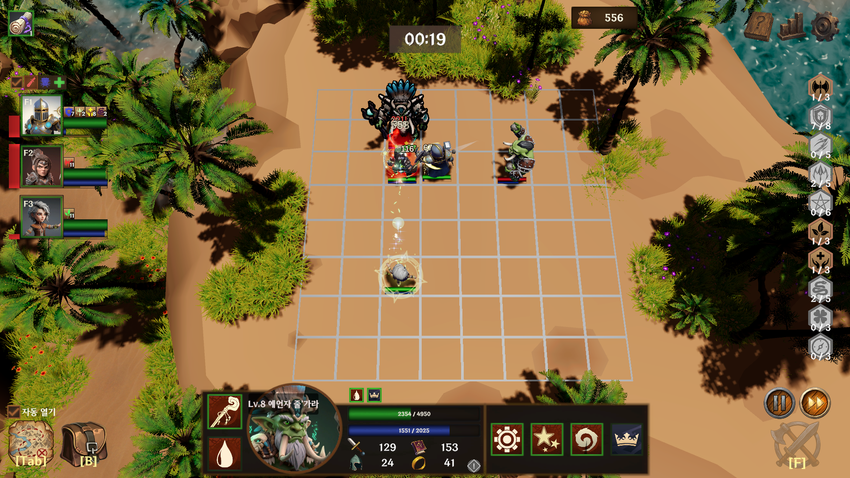Click the green plus icon
Image resolution: width=850 pixels, height=478 pixels.
tap(59, 82)
